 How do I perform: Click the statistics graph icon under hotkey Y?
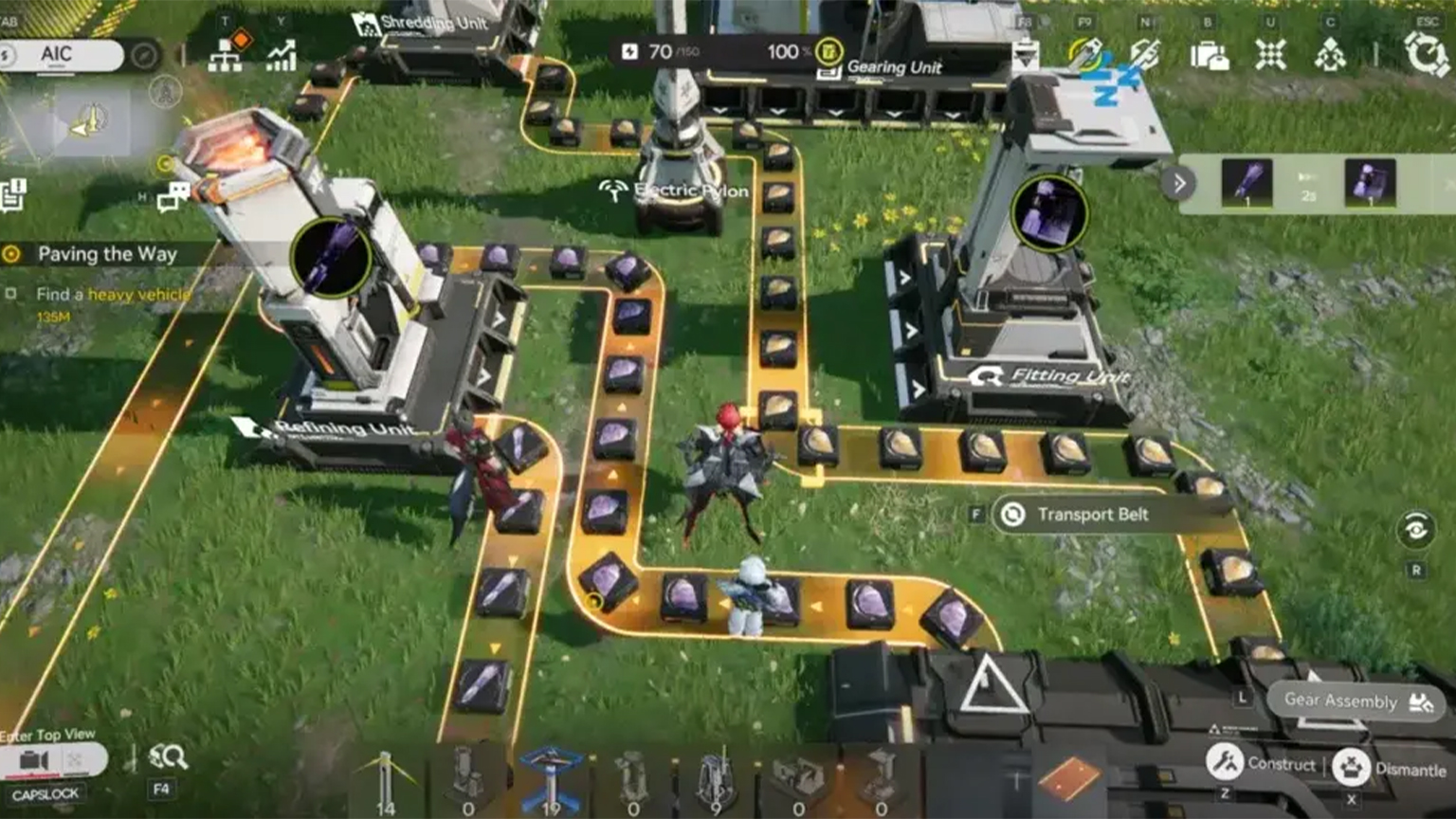pyautogui.click(x=281, y=54)
